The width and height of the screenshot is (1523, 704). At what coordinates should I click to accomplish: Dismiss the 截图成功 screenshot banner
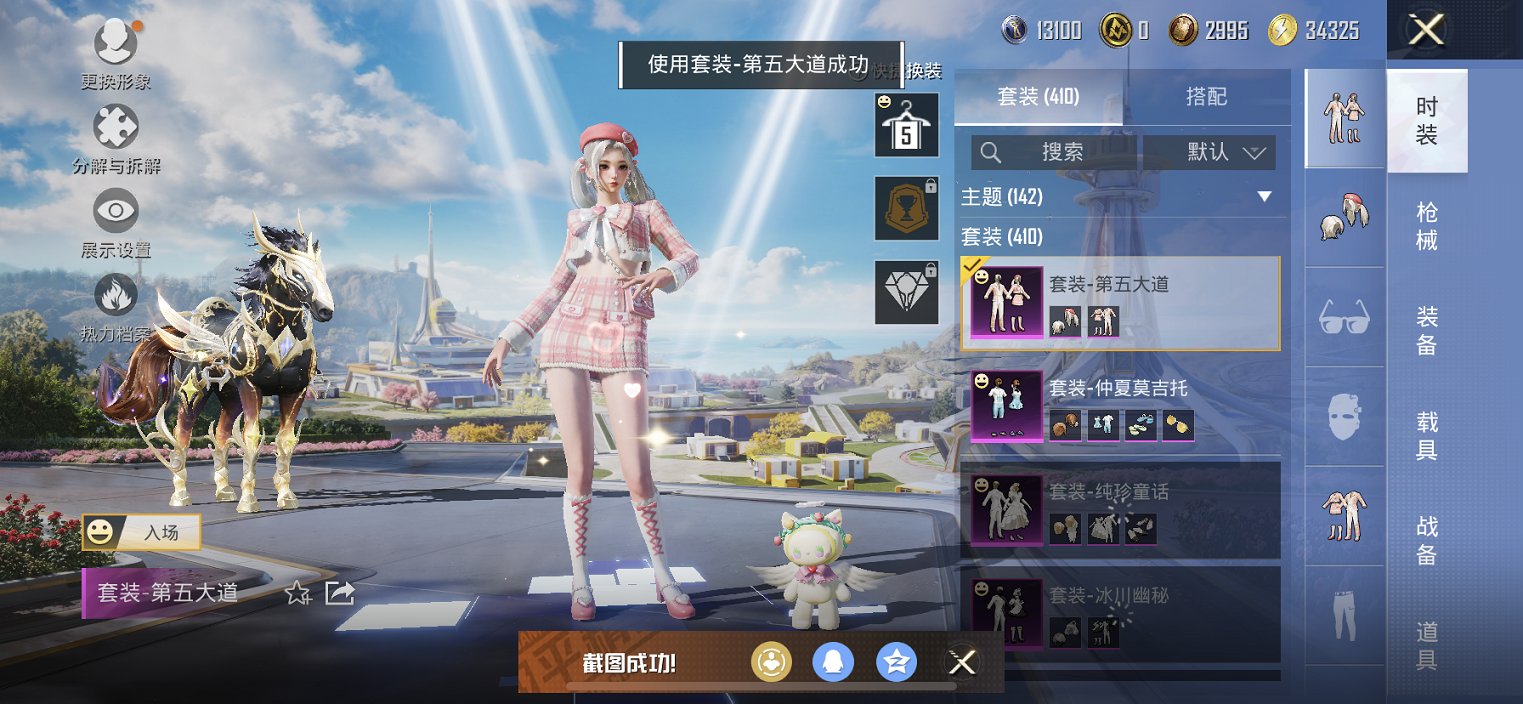(x=962, y=662)
